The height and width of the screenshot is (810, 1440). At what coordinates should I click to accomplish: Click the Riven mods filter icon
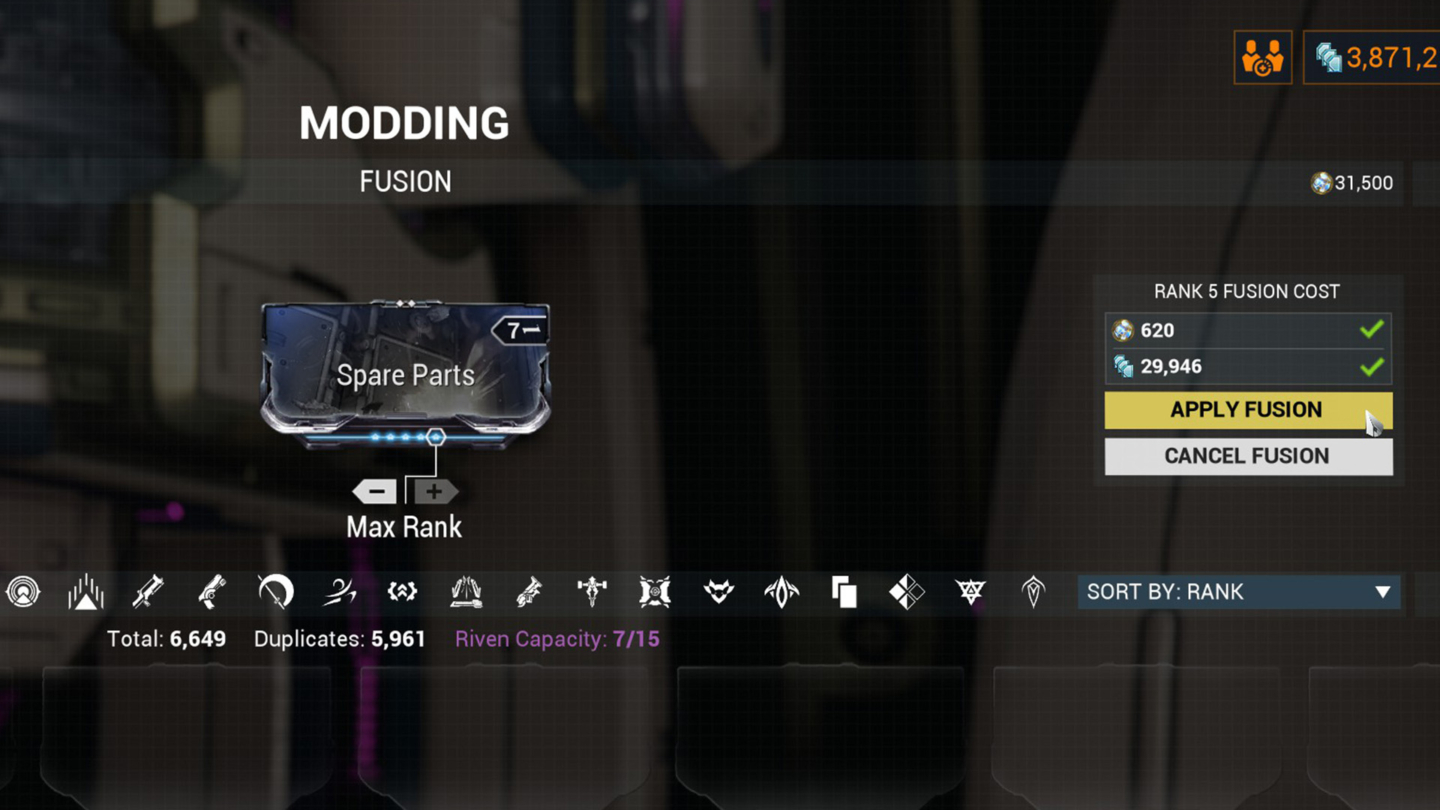click(906, 591)
